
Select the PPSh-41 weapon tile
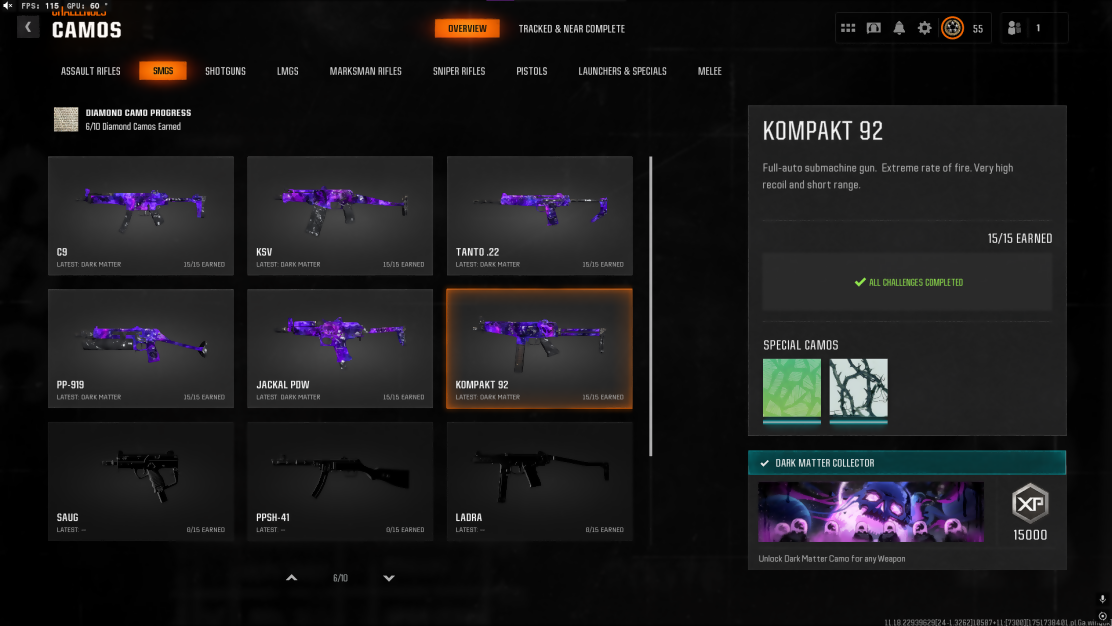tap(340, 481)
